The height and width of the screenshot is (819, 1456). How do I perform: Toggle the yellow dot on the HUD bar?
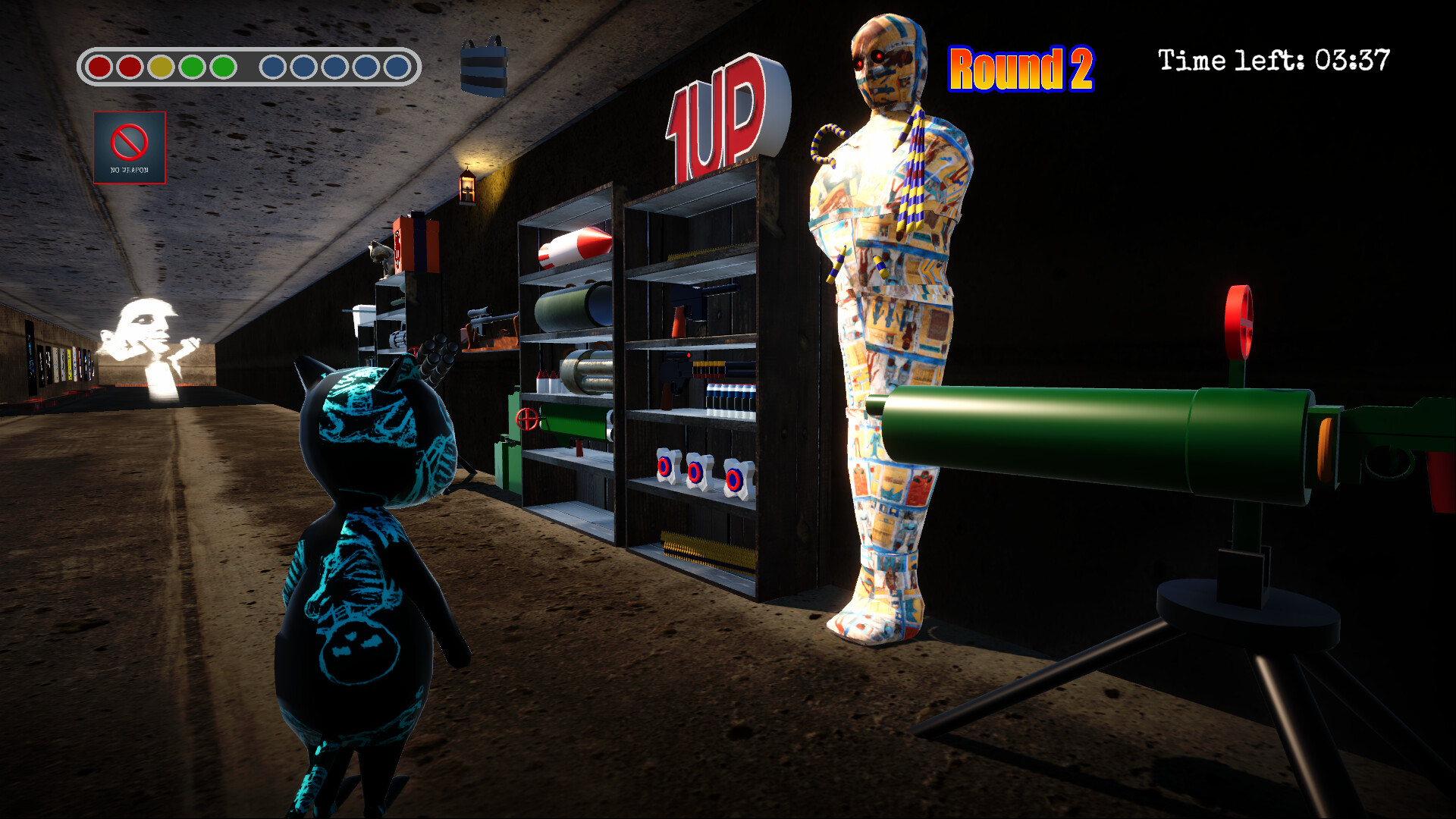159,67
